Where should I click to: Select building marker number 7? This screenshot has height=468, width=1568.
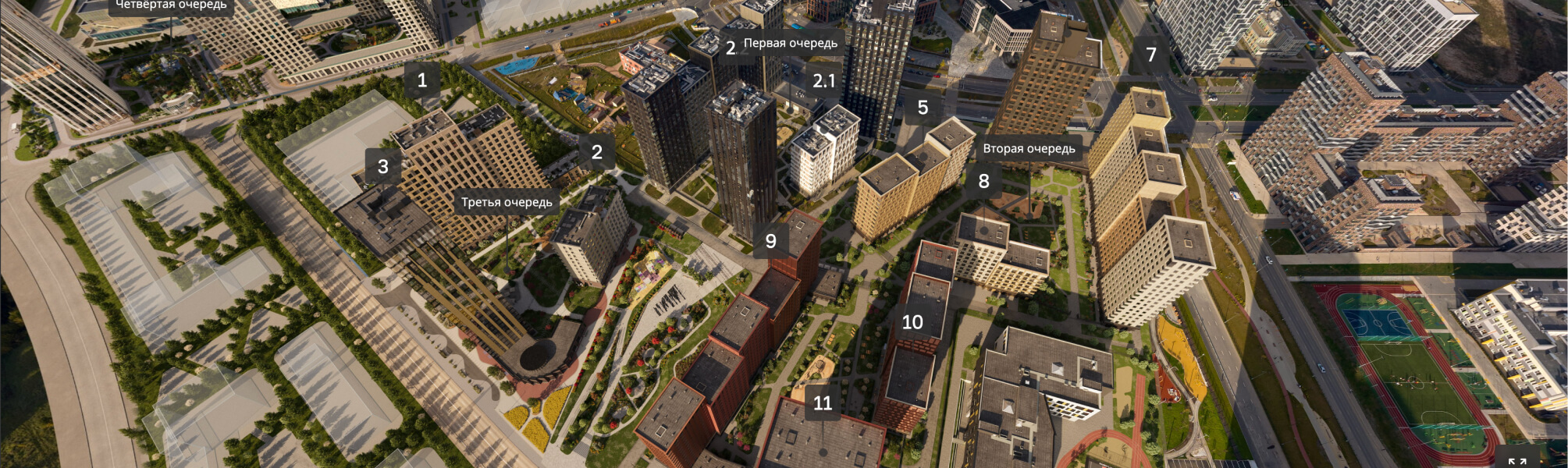tap(1151, 55)
